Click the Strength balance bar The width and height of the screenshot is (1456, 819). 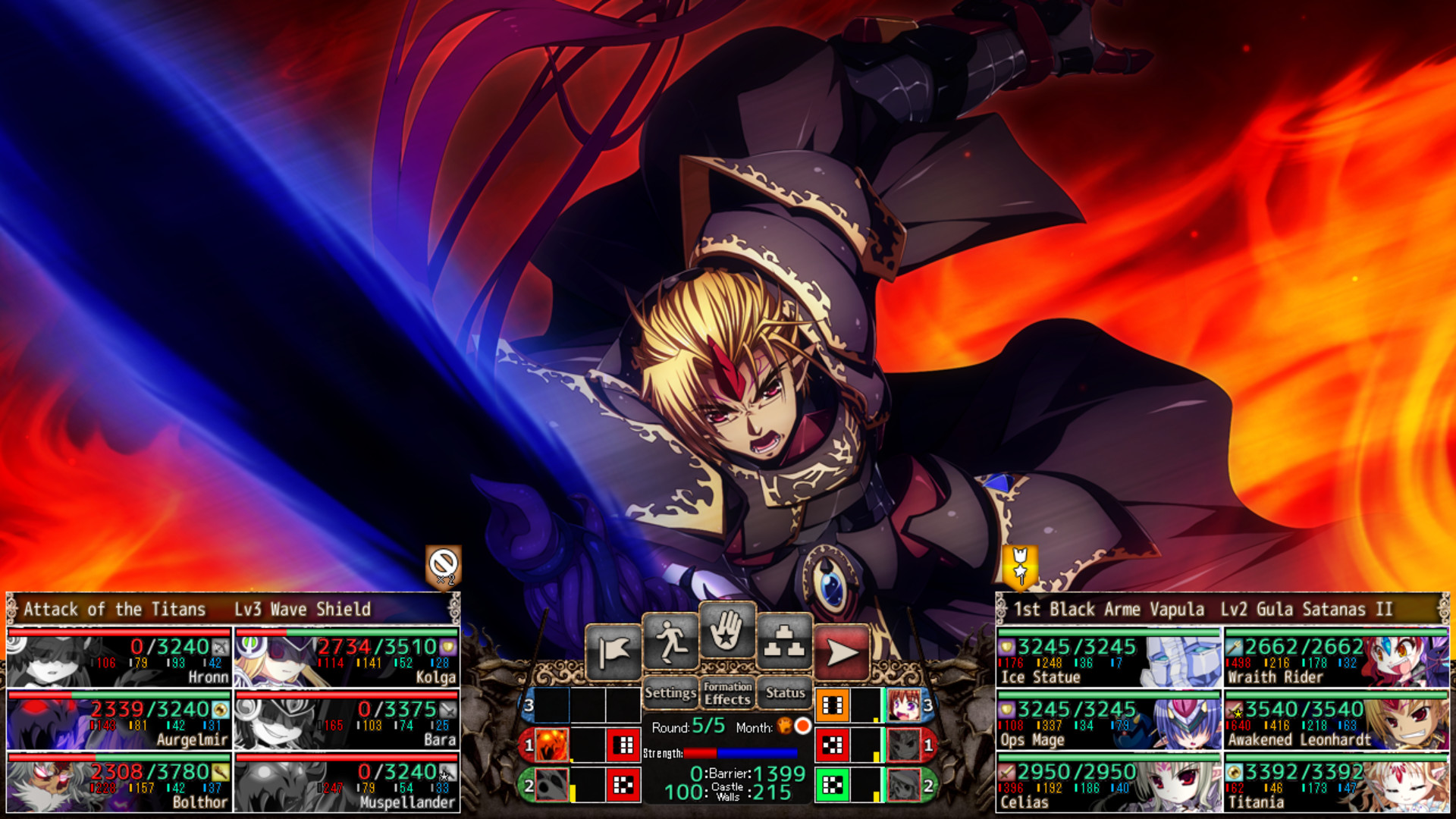tap(739, 753)
